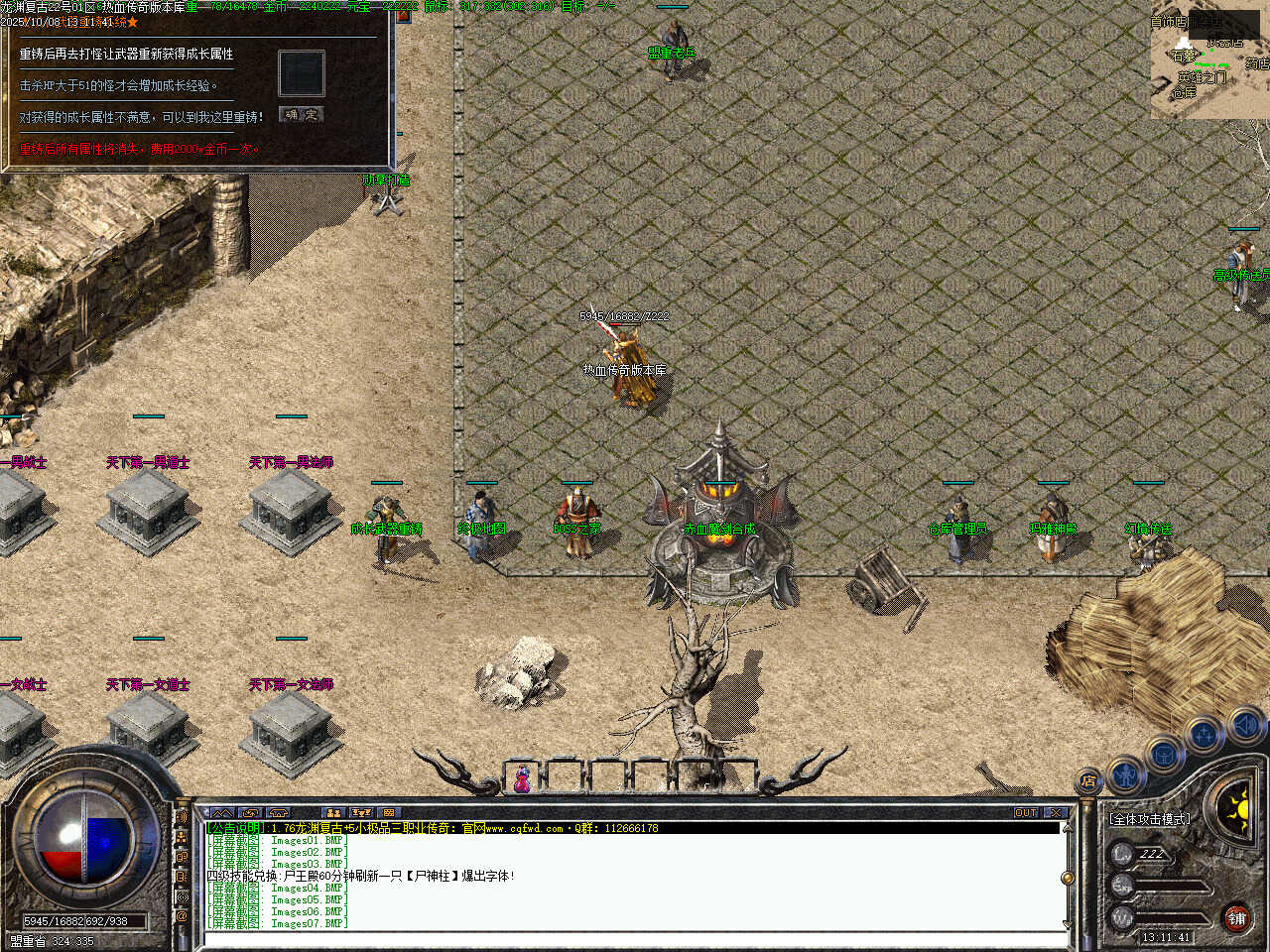Confirm the weapon recast with 确定

click(x=301, y=115)
